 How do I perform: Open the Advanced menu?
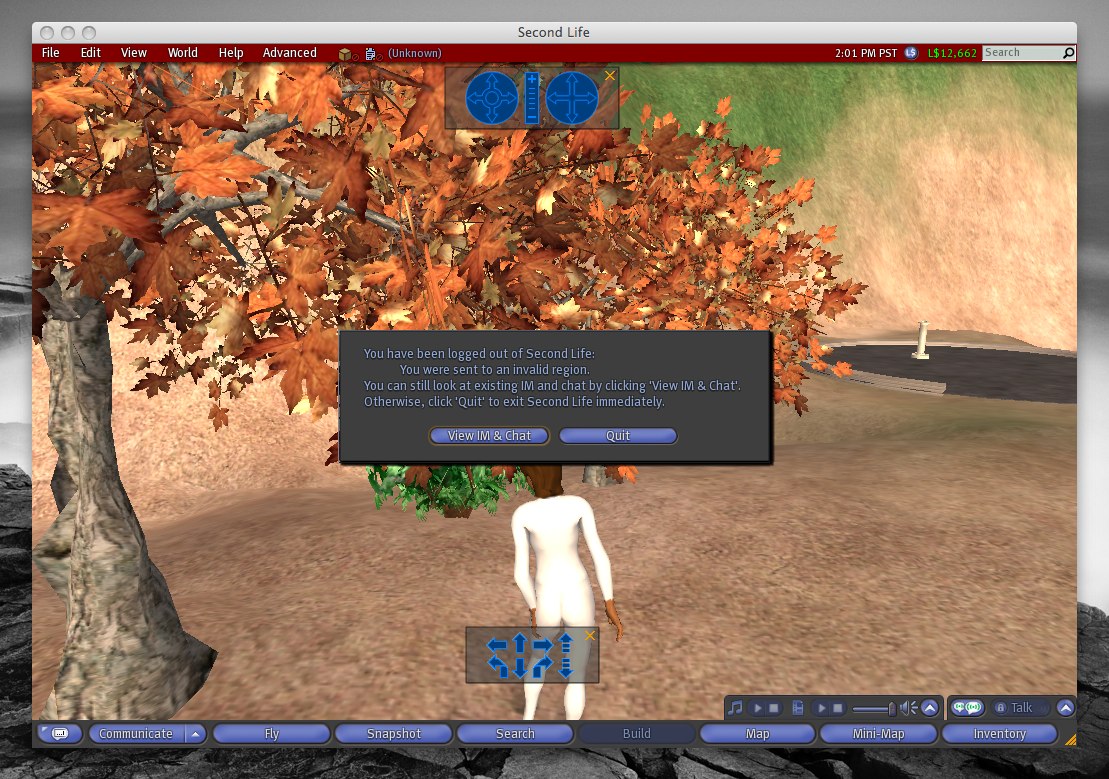tap(289, 53)
